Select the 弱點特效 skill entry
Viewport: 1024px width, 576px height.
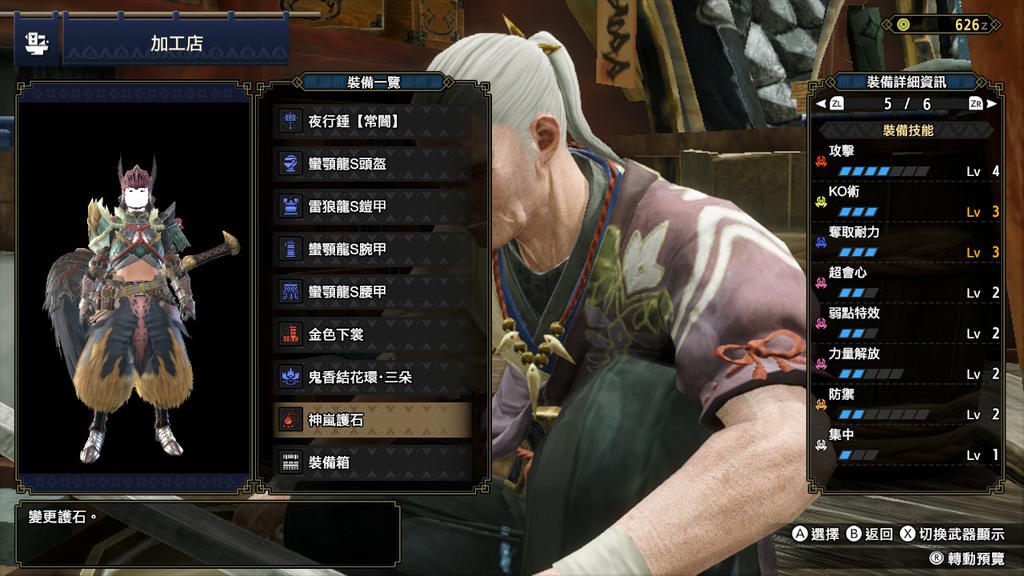[x=907, y=324]
